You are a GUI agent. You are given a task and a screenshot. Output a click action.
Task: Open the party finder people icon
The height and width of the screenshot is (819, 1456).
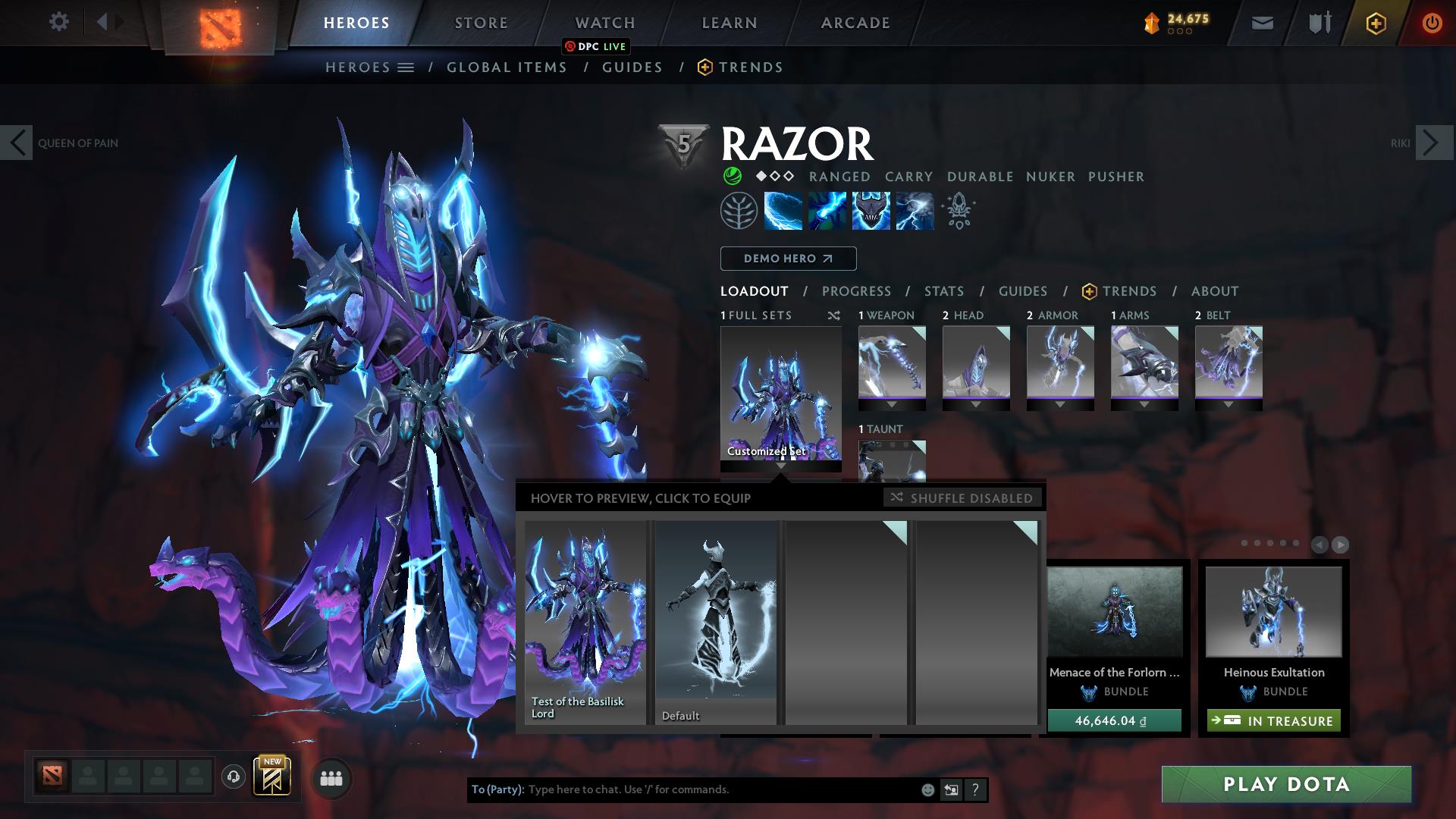pyautogui.click(x=330, y=778)
